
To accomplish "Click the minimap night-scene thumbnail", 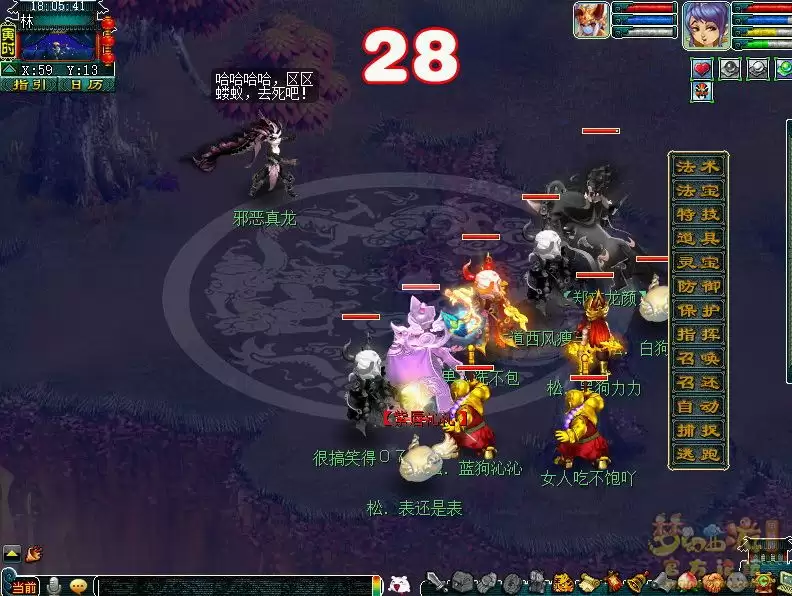I will [57, 44].
